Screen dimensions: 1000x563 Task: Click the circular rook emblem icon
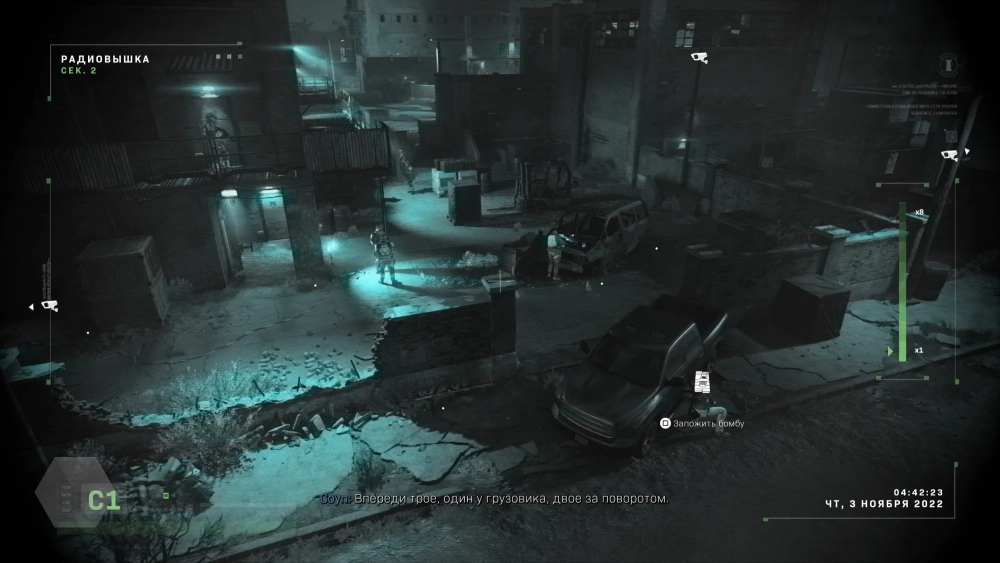click(947, 60)
